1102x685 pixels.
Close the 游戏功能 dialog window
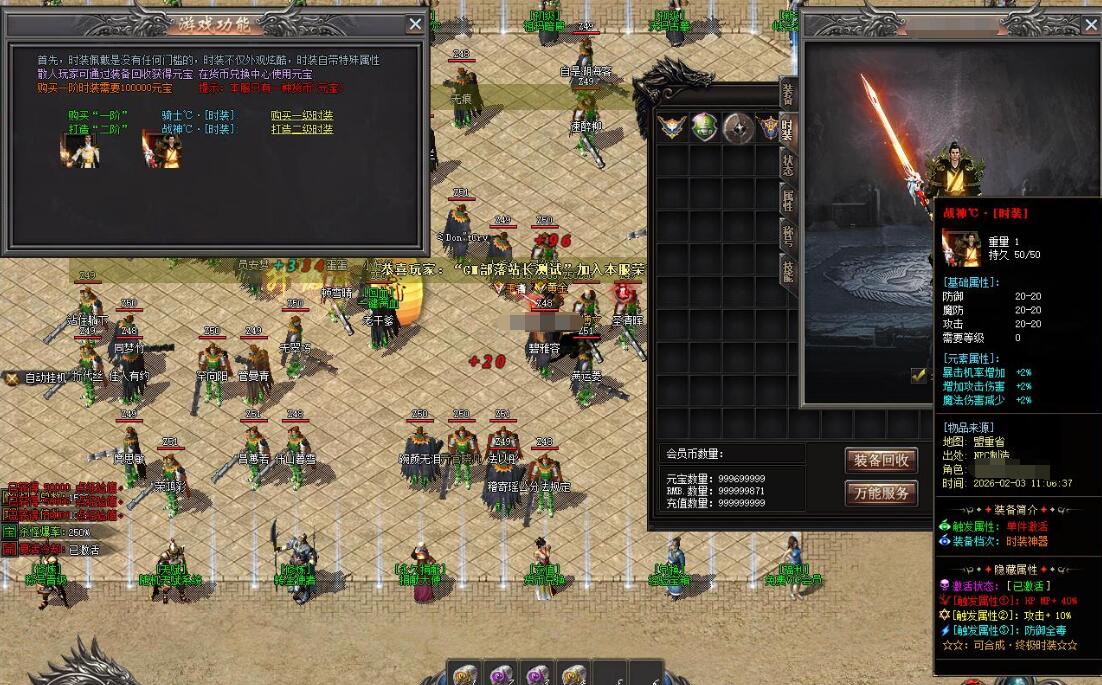point(416,24)
